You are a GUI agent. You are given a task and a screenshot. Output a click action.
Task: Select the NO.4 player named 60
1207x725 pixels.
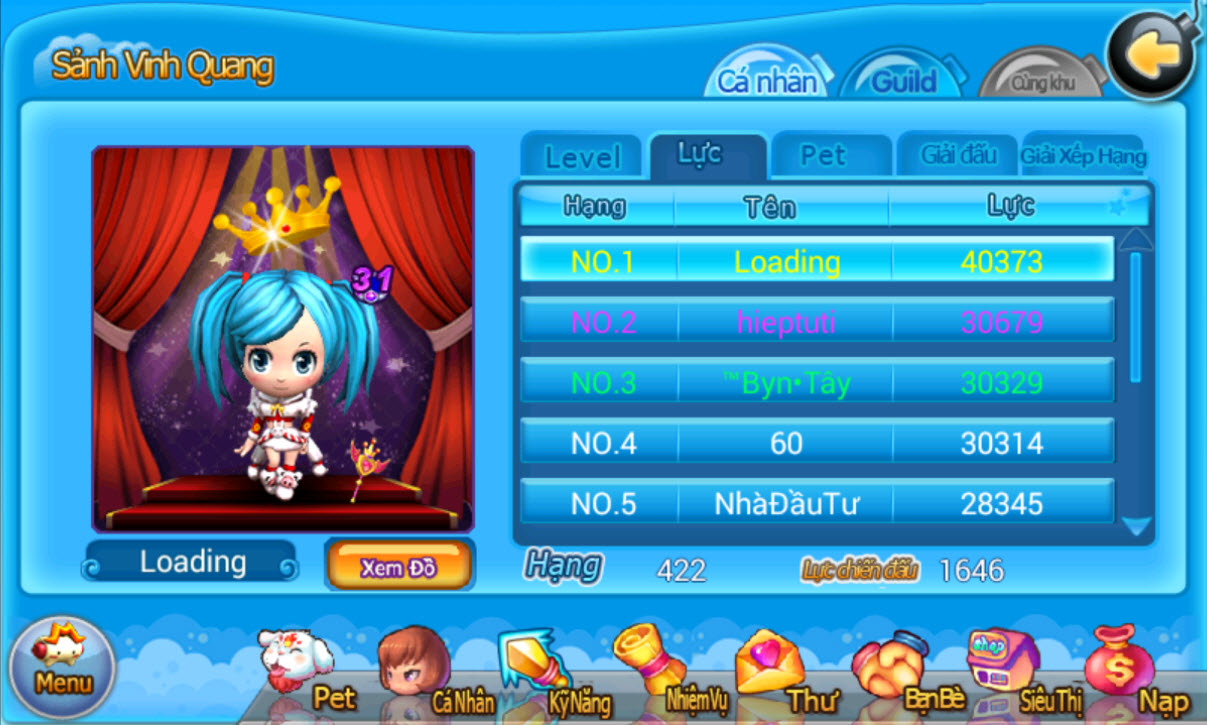pyautogui.click(x=817, y=443)
